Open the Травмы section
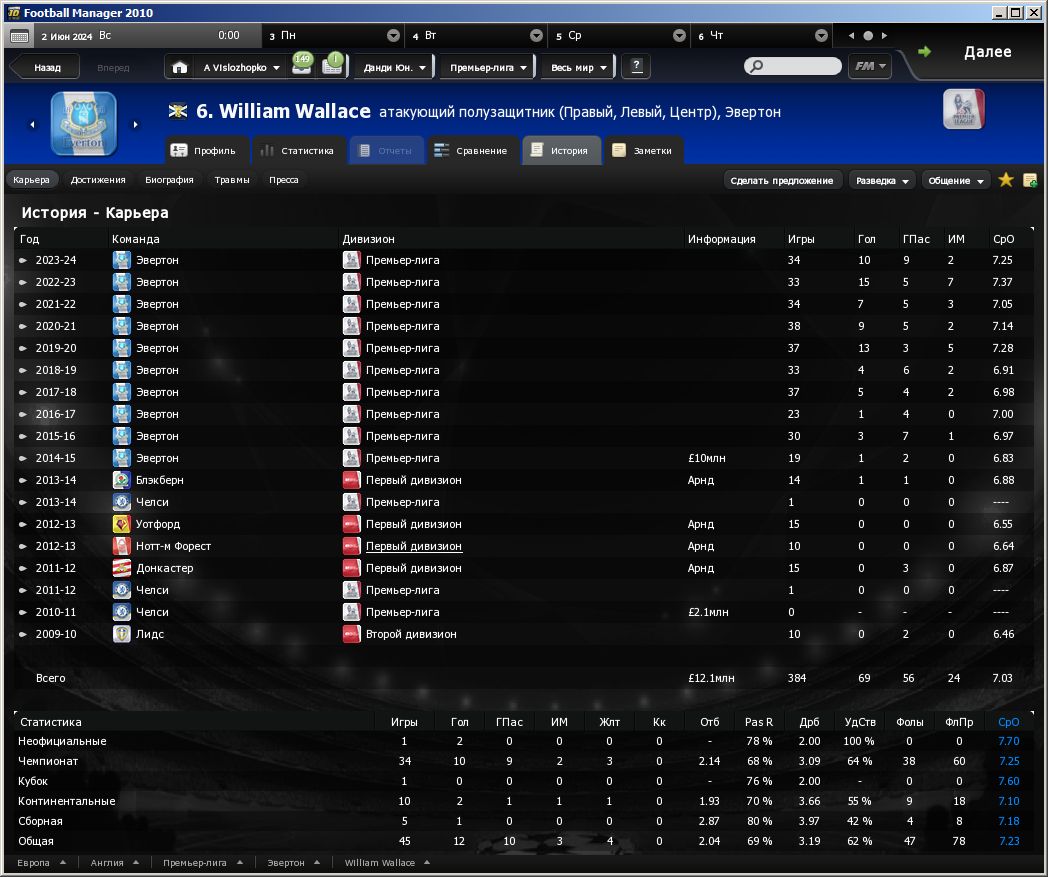 [232, 180]
